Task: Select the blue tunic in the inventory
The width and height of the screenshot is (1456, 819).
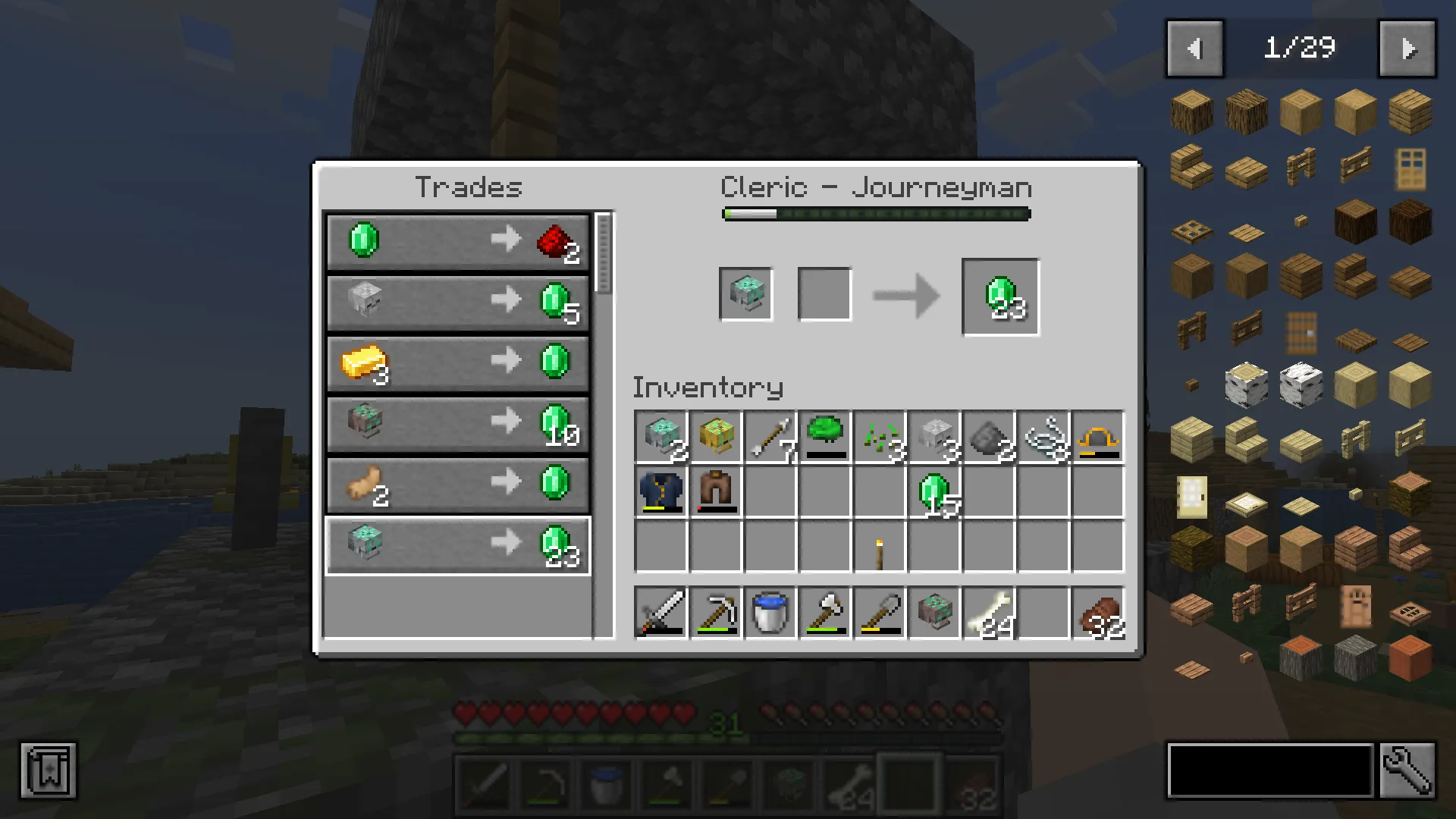Action: tap(660, 491)
